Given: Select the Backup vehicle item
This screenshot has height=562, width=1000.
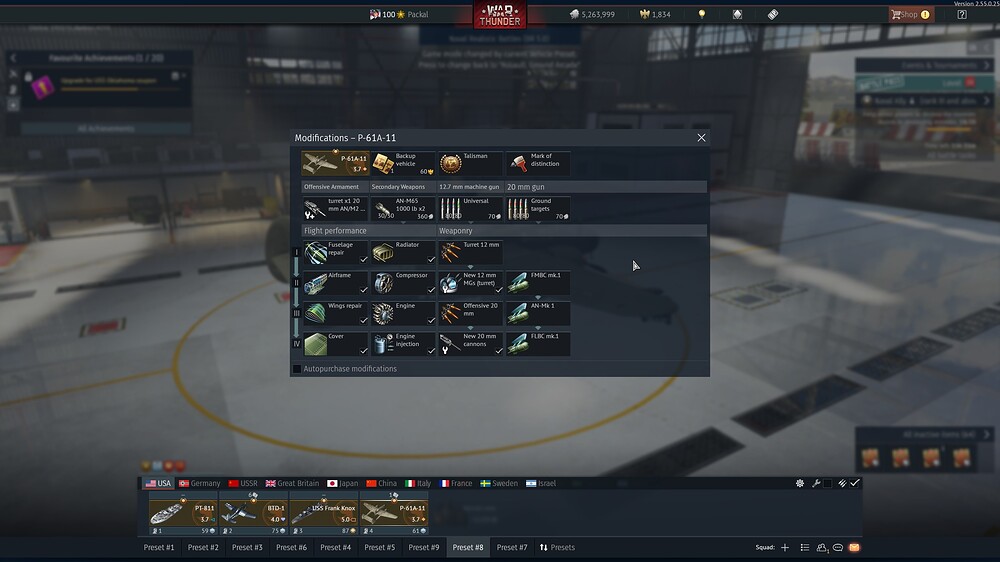Looking at the screenshot, I should [x=403, y=163].
